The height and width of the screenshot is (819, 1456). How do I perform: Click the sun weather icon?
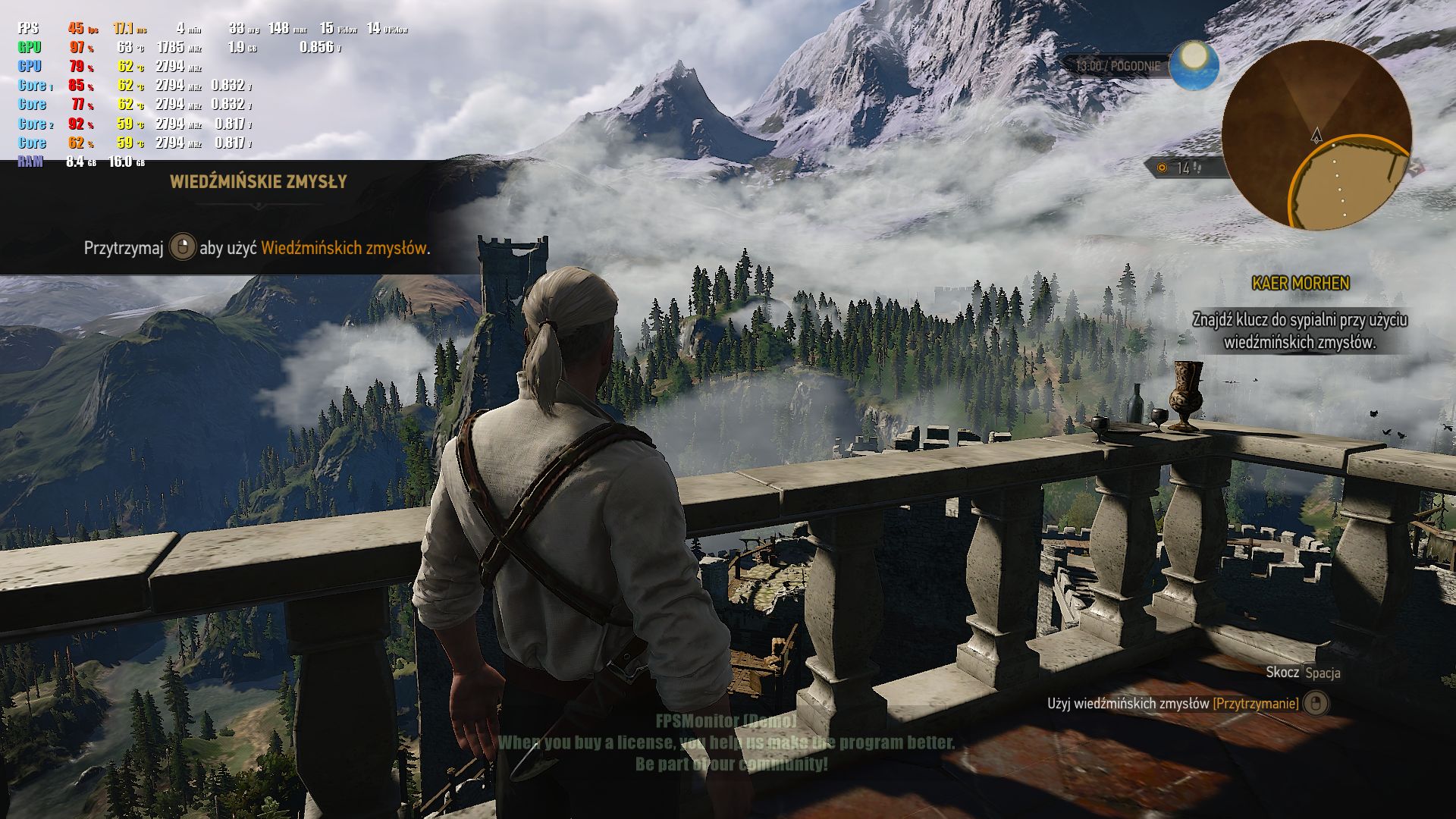(x=1194, y=63)
